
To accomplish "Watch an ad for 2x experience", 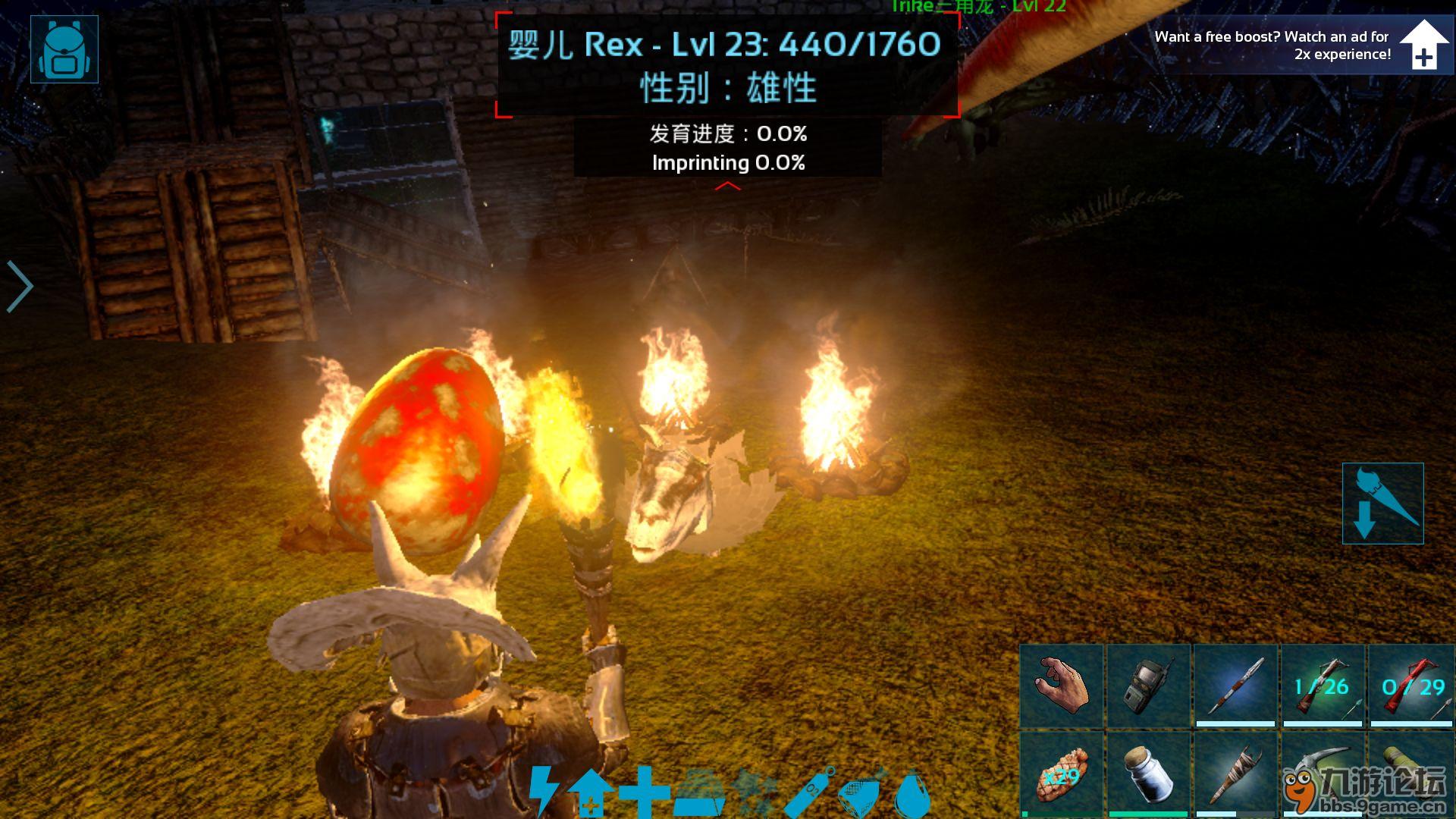I will pos(1423,45).
